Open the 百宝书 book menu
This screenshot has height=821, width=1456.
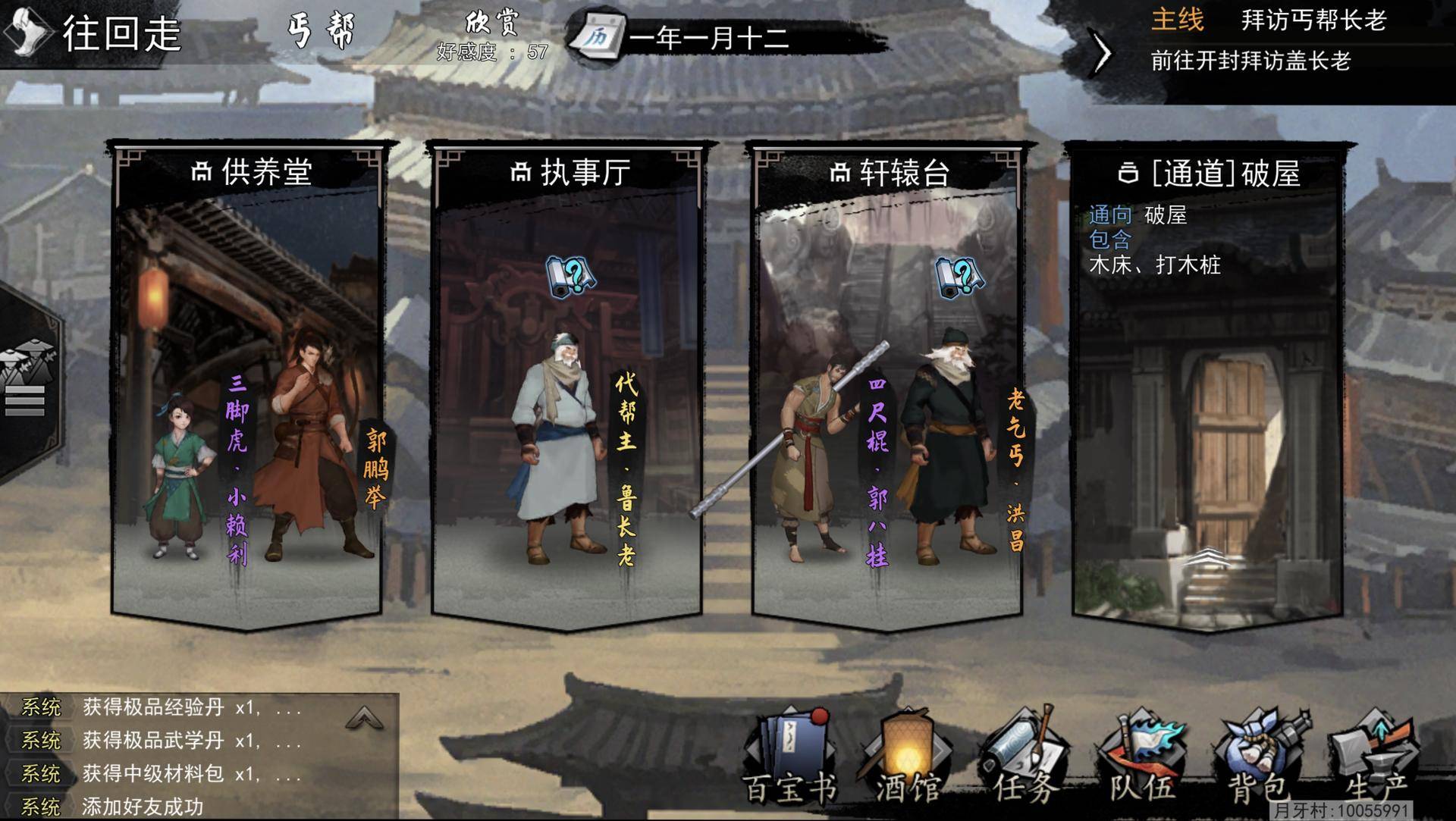tap(790, 758)
